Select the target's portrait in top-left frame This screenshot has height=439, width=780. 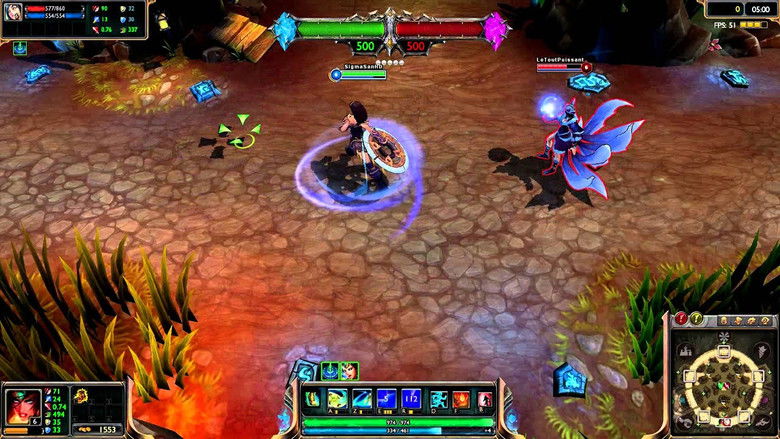[x=12, y=15]
